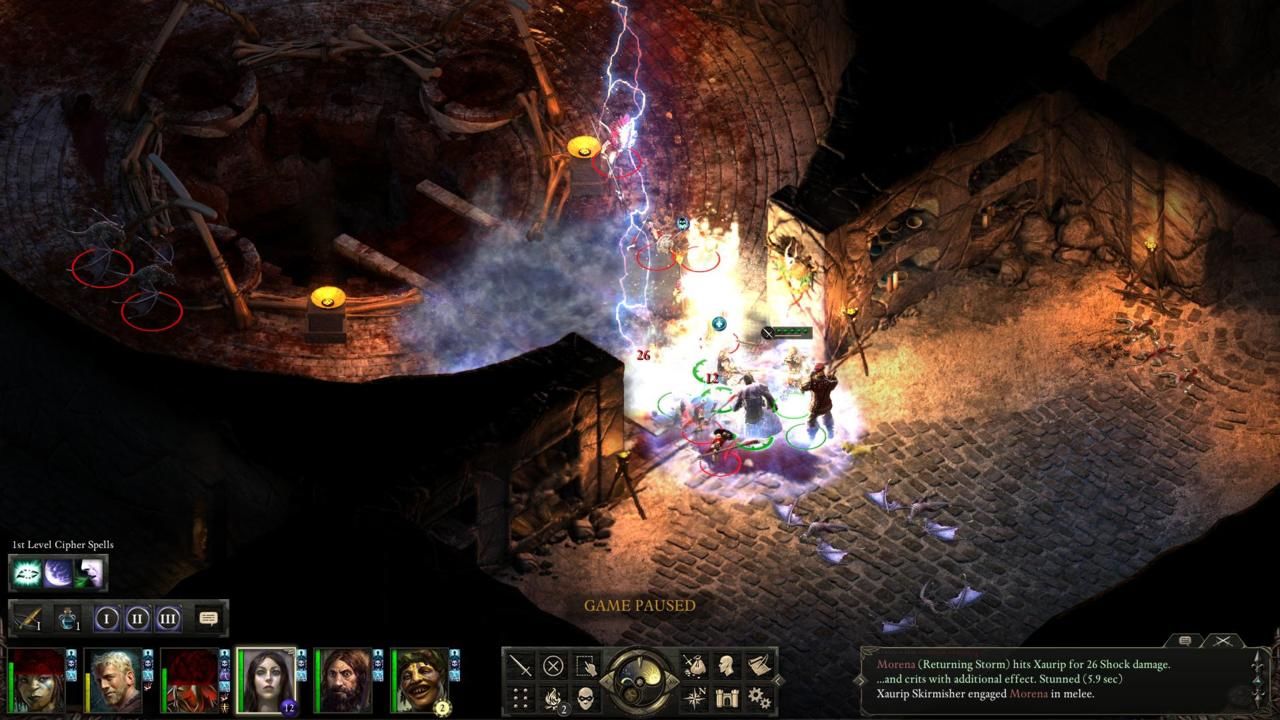This screenshot has width=1280, height=720.
Task: Activate the sword attack command
Action: coord(521,665)
